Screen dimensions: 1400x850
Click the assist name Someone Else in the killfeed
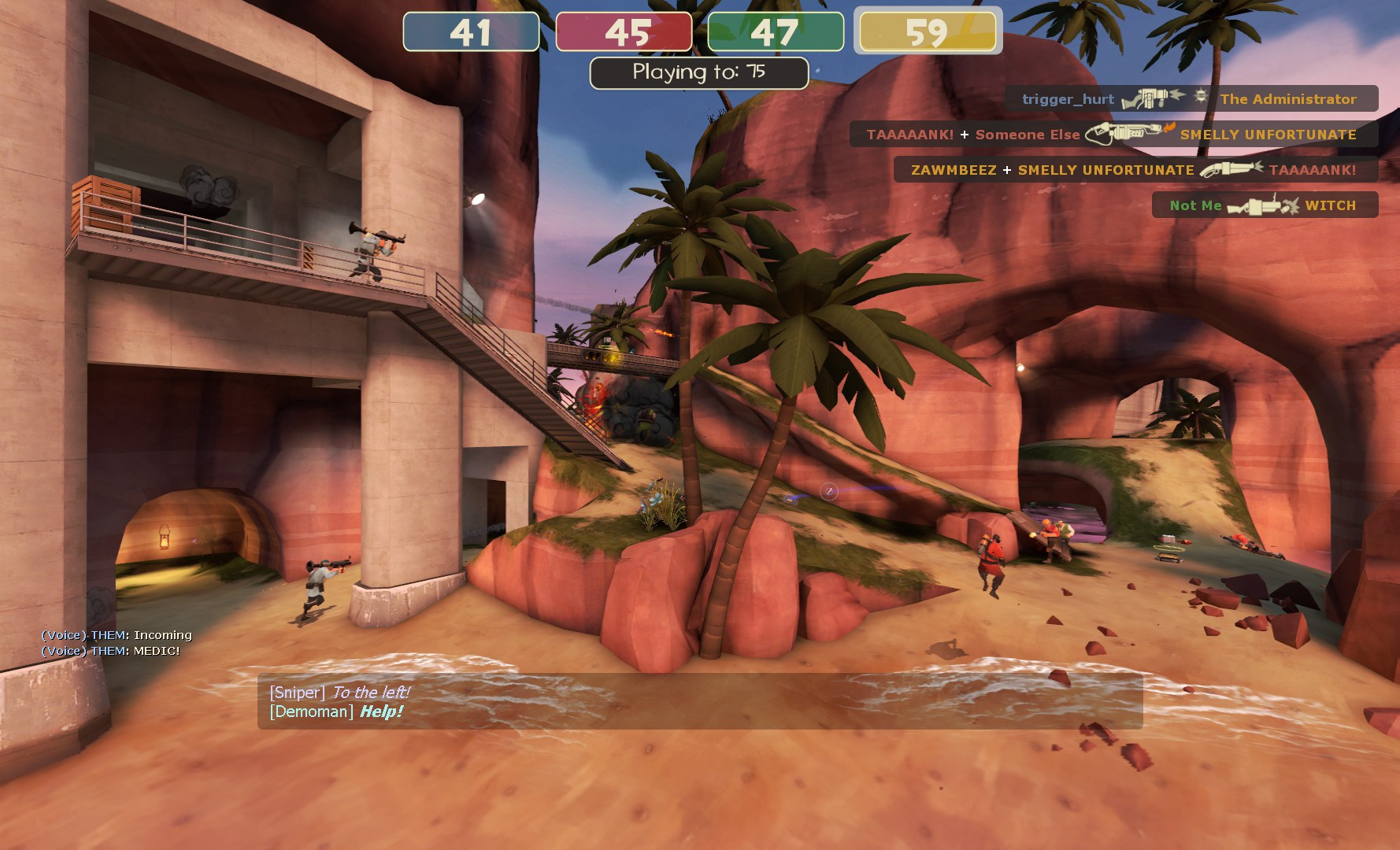1028,135
